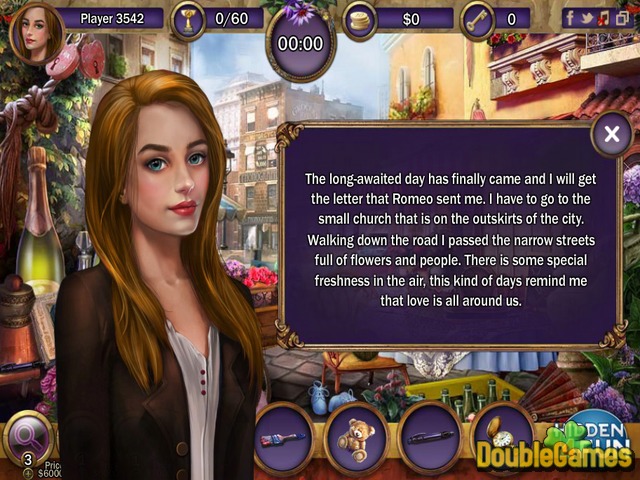Select the teddy bear item slot

(x=356, y=438)
